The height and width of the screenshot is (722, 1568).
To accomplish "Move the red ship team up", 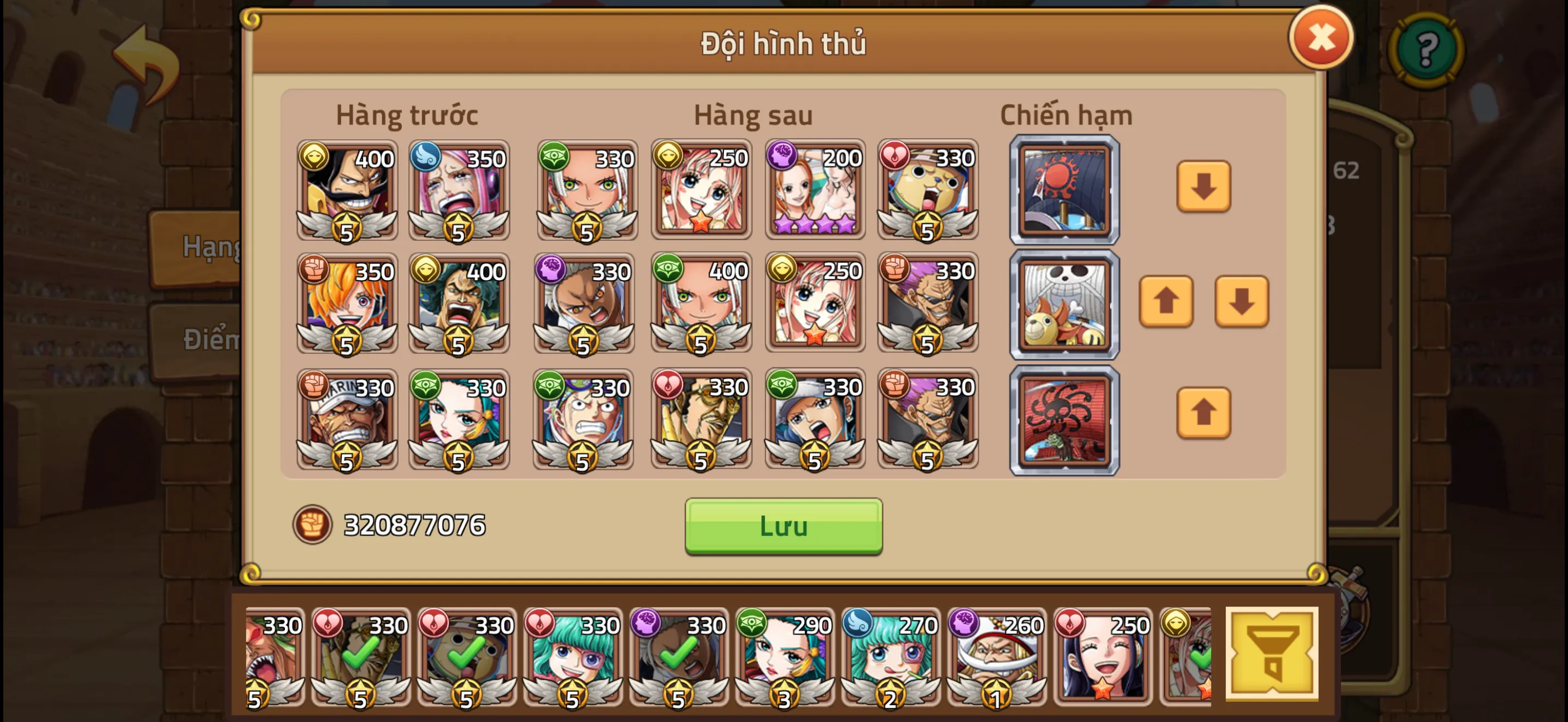I will tap(1203, 413).
